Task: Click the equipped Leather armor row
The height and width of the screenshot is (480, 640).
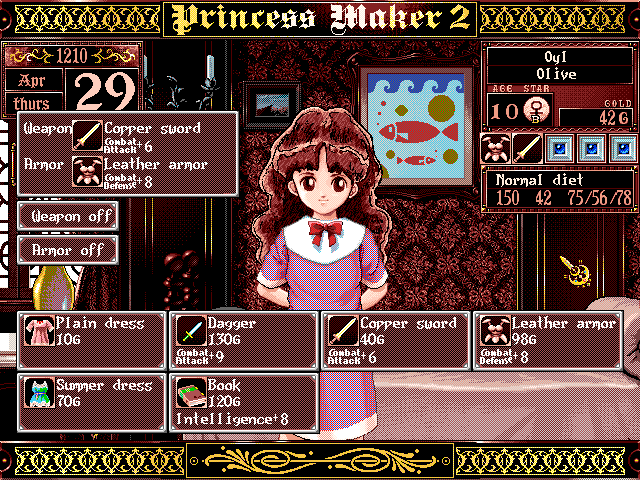Action: 150,172
